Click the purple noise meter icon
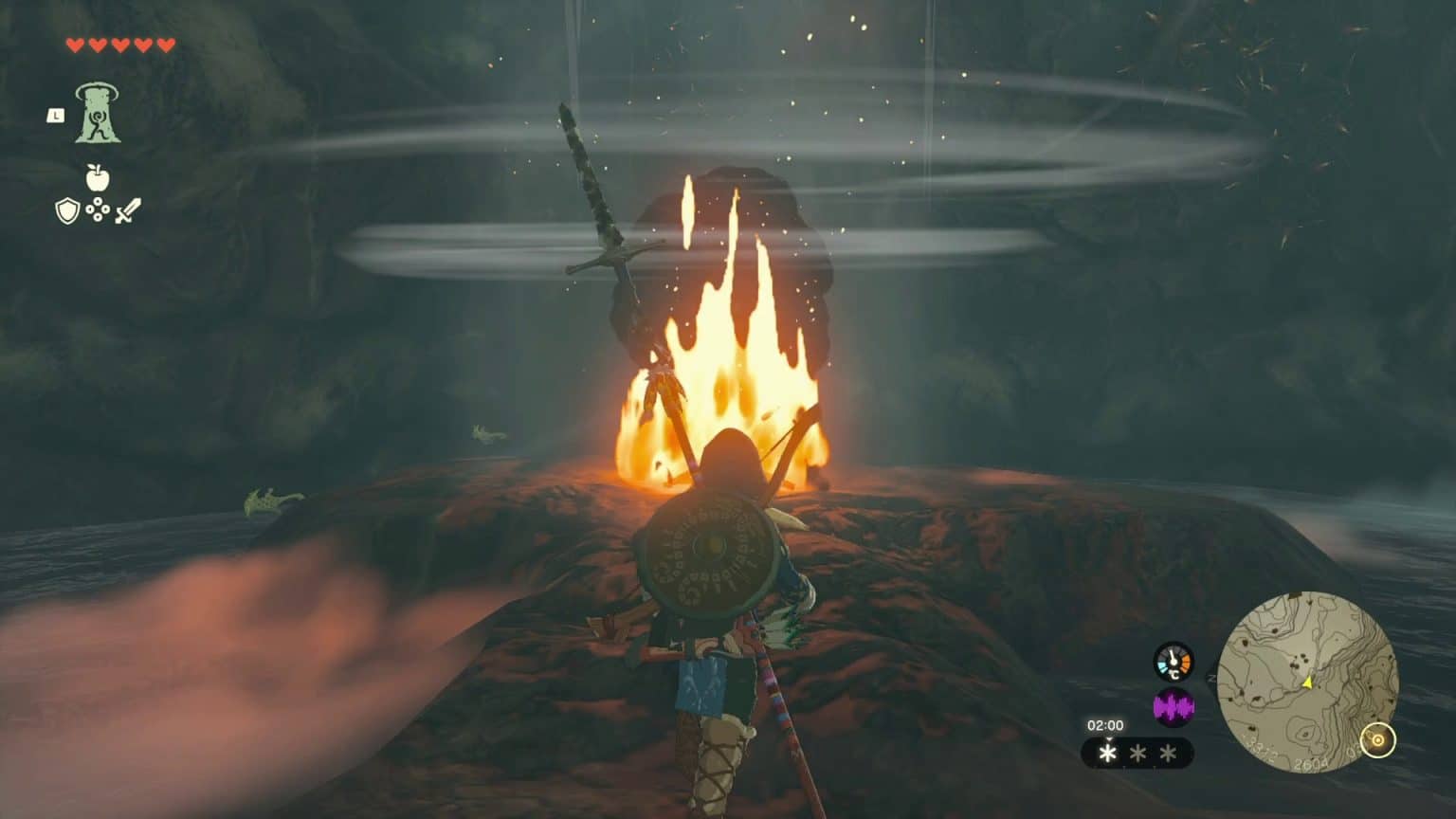The width and height of the screenshot is (1456, 819). coord(1174,705)
